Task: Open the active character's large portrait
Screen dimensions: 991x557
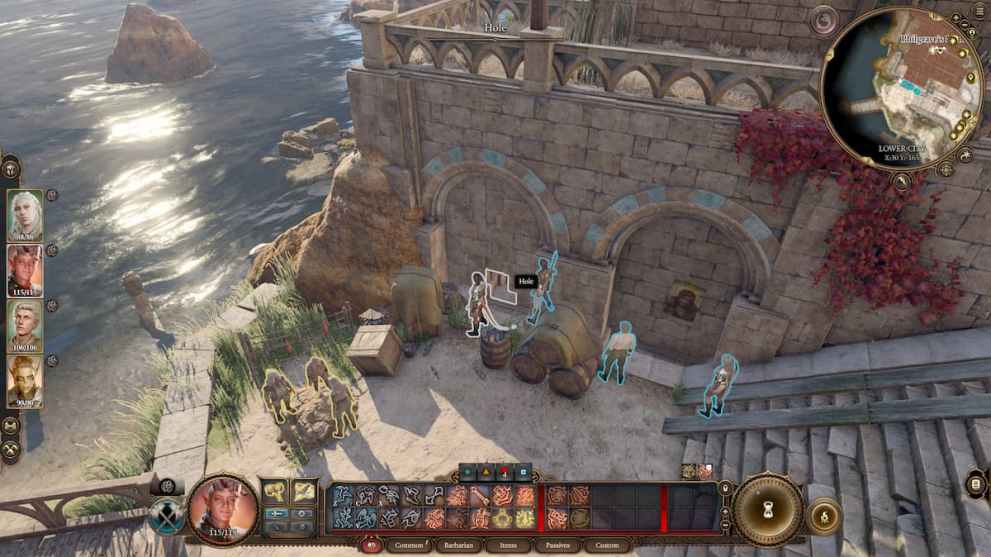Action: 223,507
